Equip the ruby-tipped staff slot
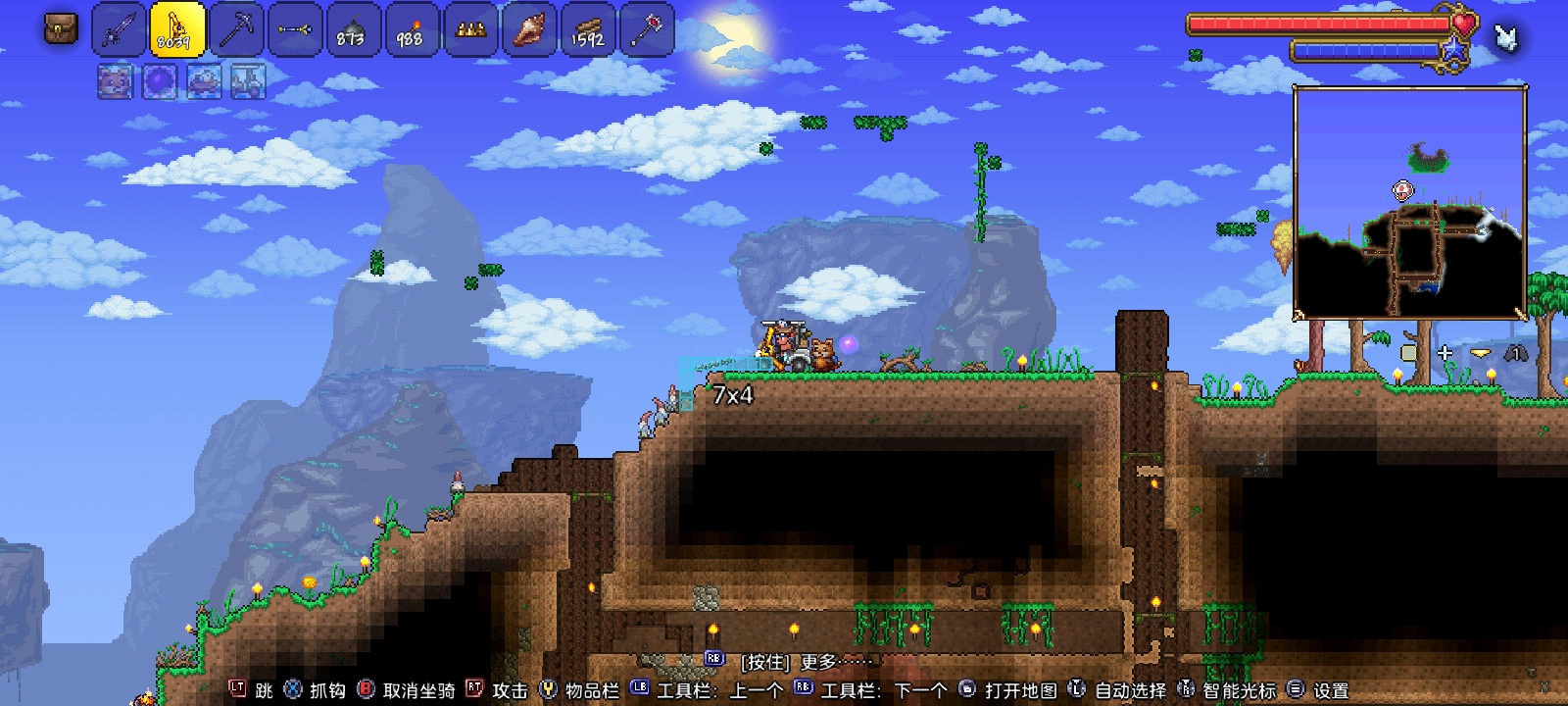 coord(647,30)
